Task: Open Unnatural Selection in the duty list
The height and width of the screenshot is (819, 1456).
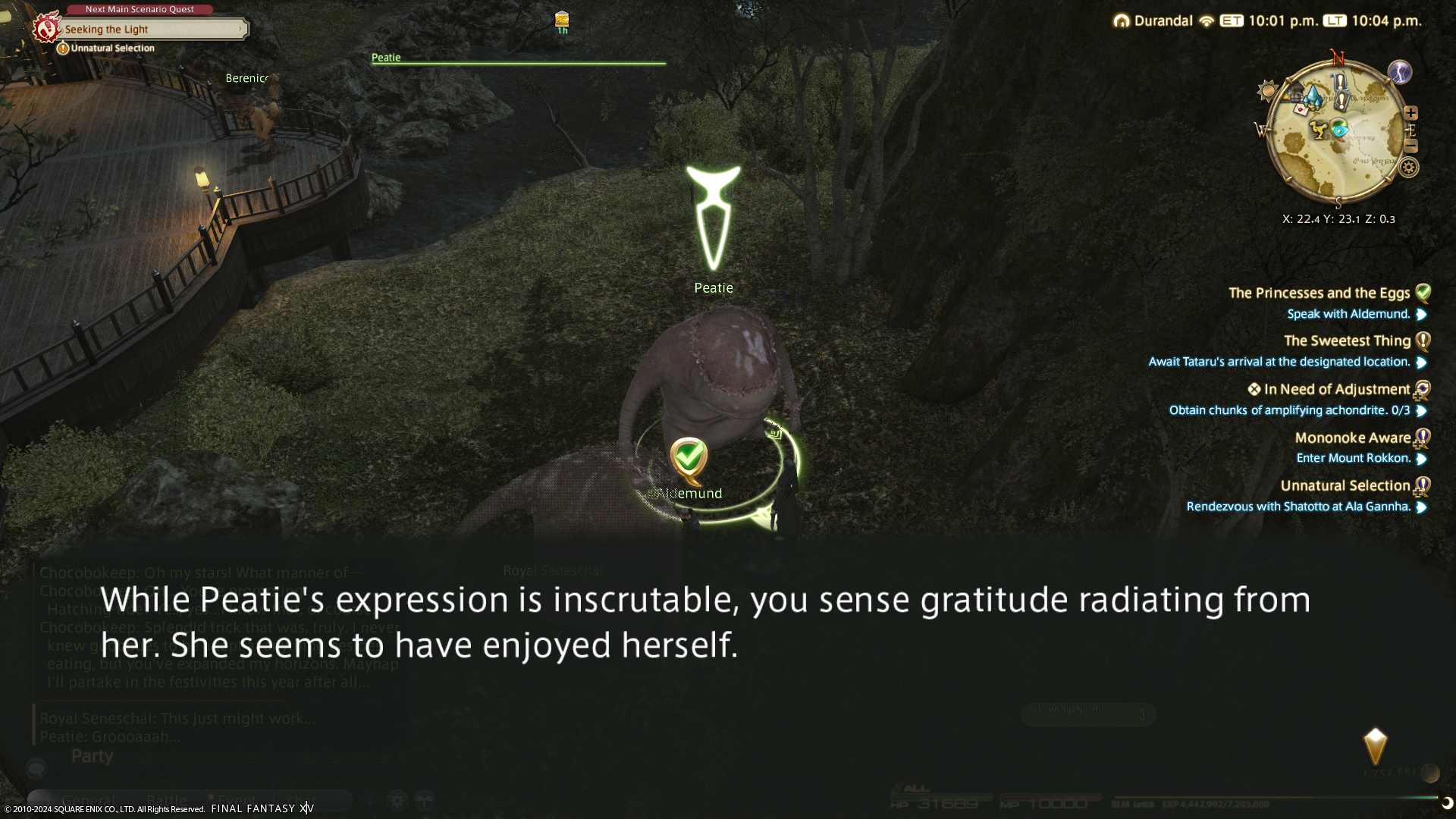Action: click(x=1345, y=486)
